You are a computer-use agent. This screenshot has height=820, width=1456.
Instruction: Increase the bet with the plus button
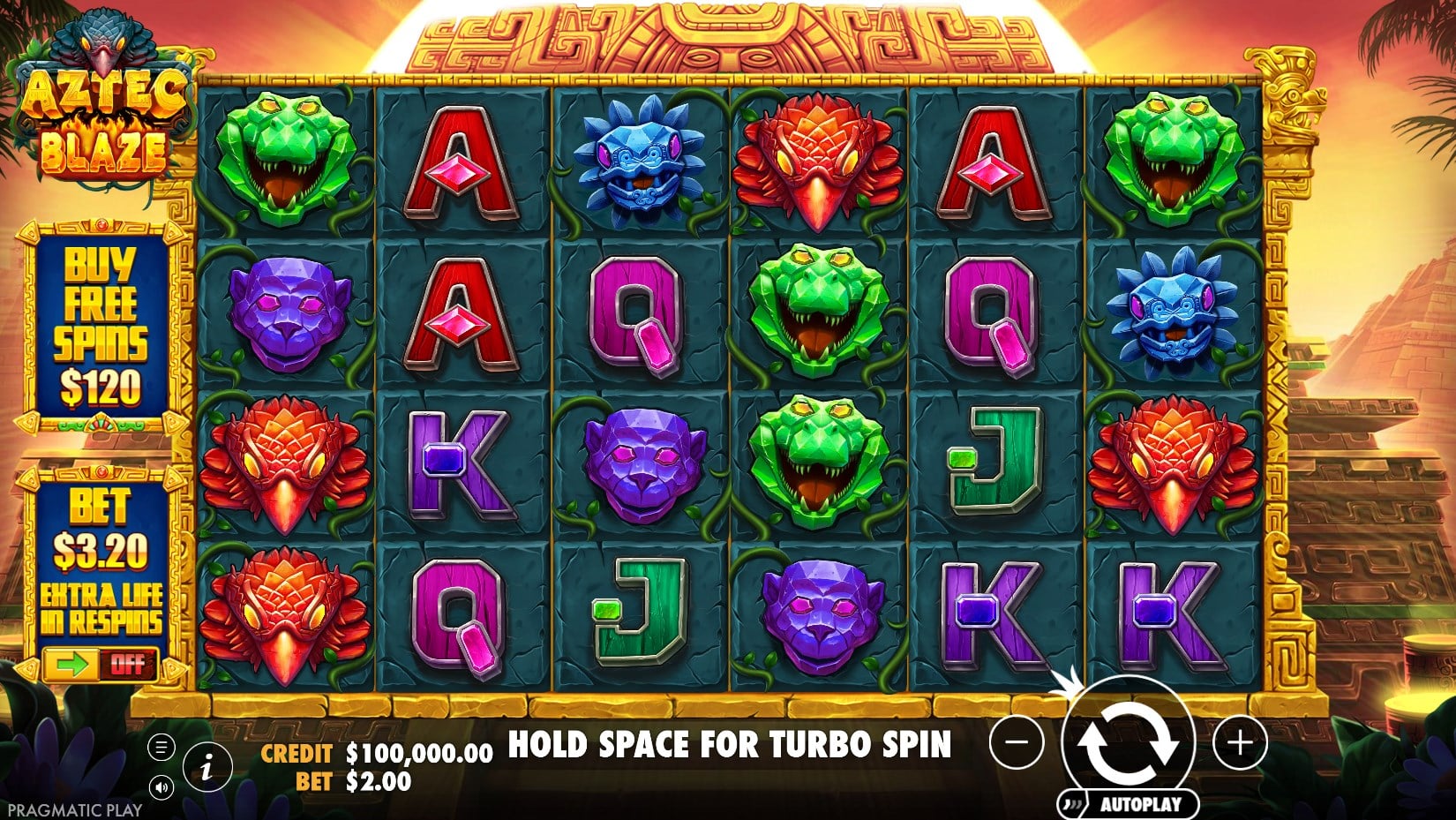click(x=1240, y=742)
